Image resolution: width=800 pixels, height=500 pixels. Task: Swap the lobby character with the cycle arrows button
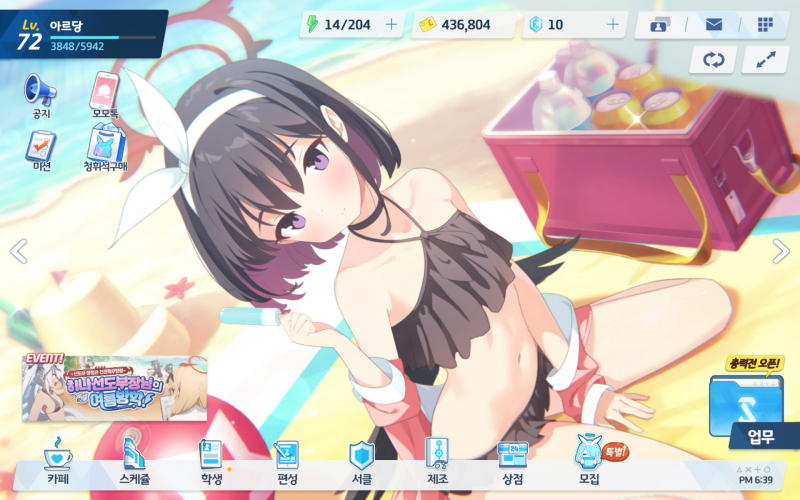713,60
